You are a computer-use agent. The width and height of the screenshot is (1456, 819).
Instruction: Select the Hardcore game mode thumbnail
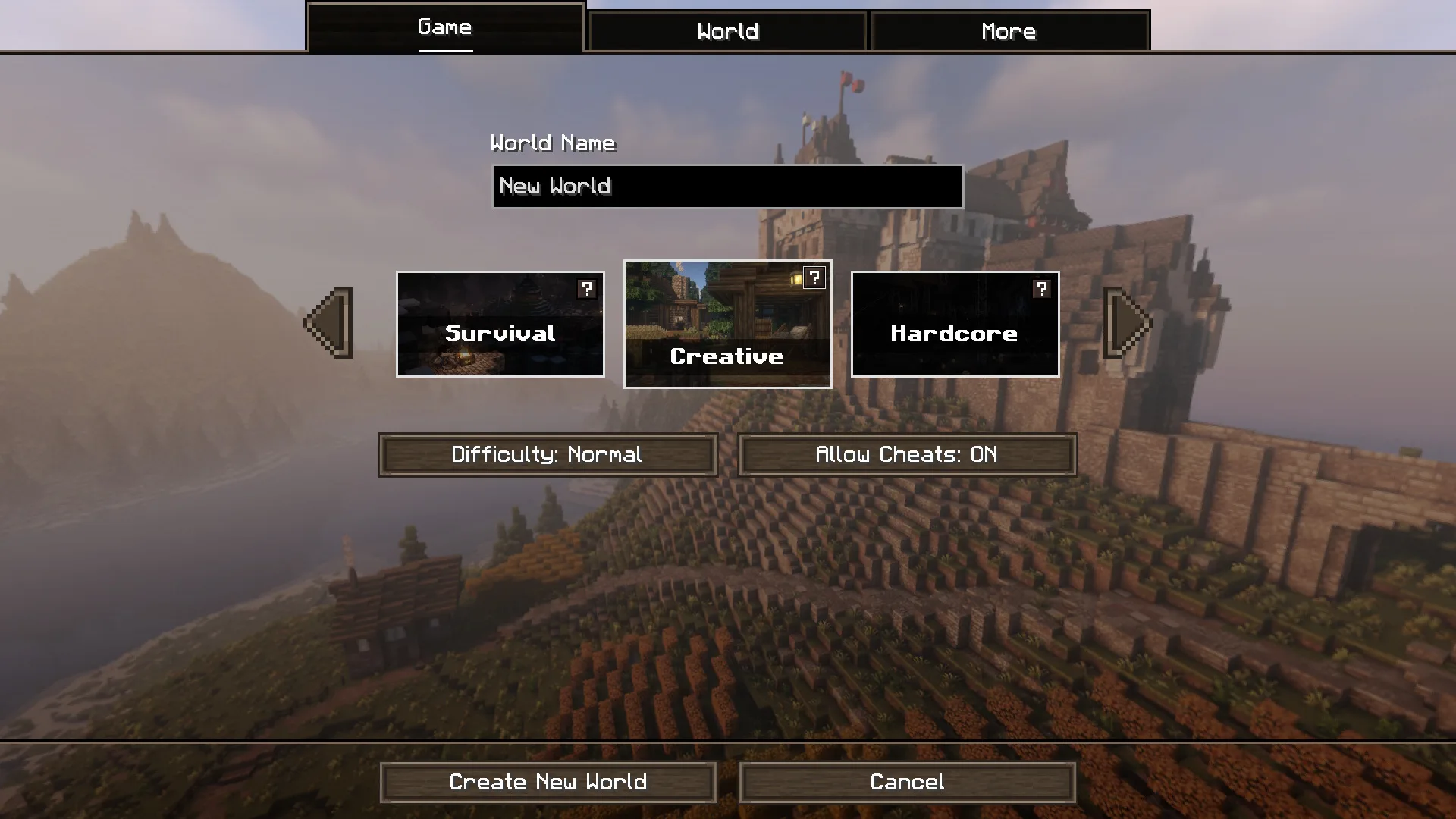[x=954, y=334]
